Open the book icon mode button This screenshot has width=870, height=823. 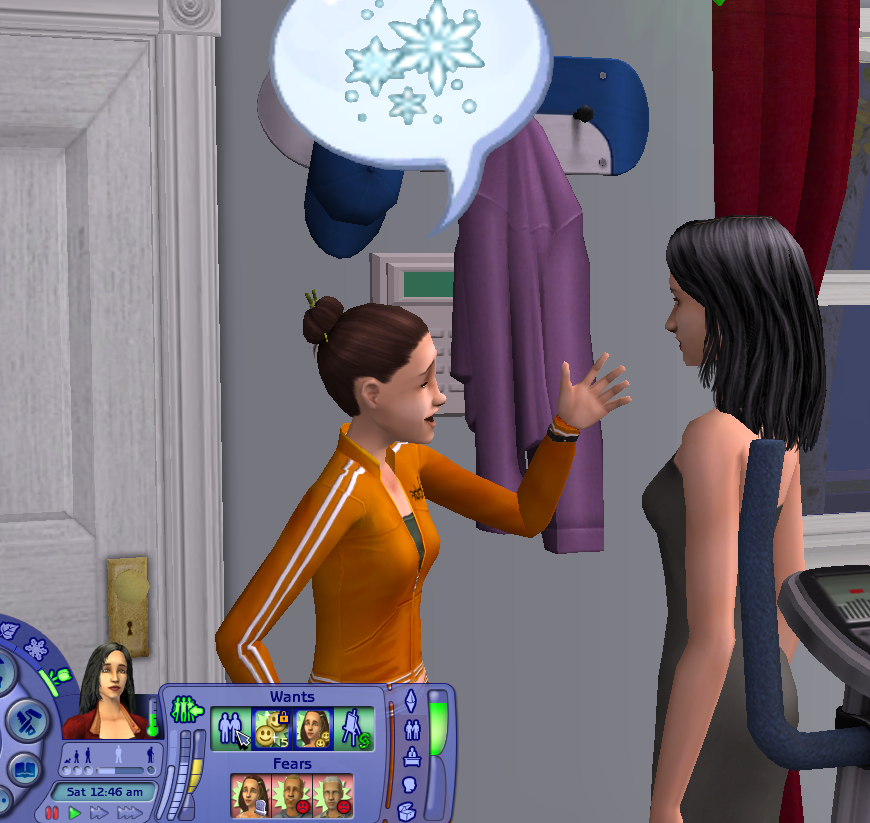tap(22, 768)
